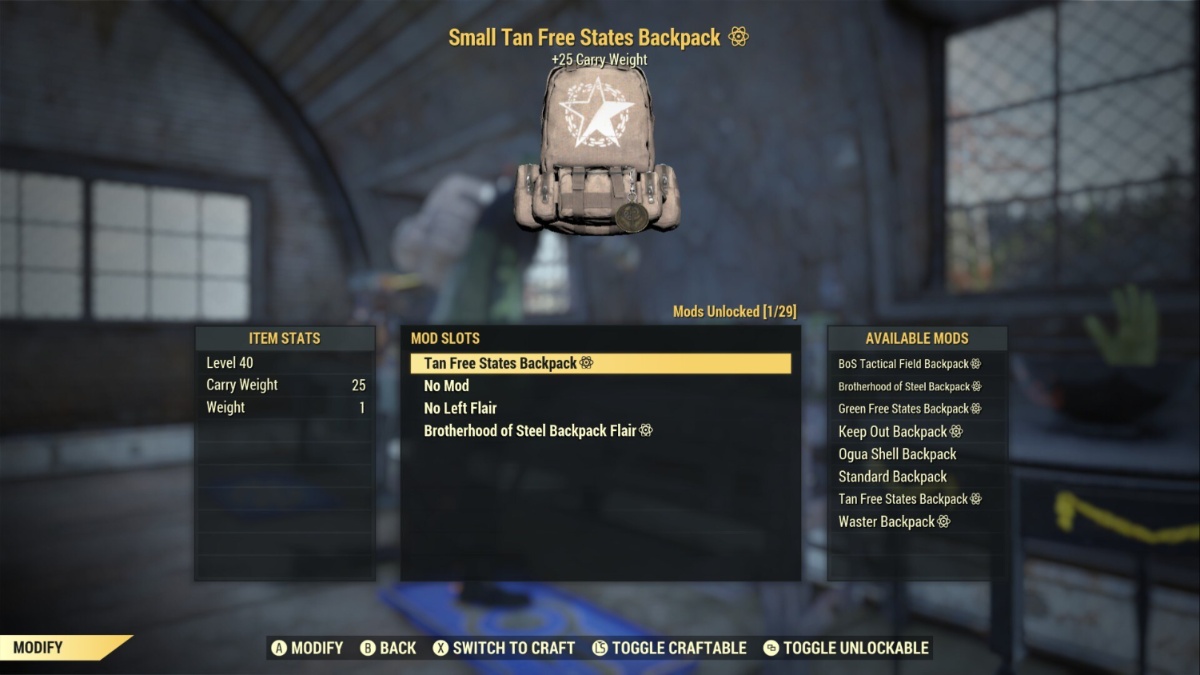Image resolution: width=1200 pixels, height=675 pixels.
Task: Choose the Green Free States Backpack mod
Action: click(x=909, y=409)
